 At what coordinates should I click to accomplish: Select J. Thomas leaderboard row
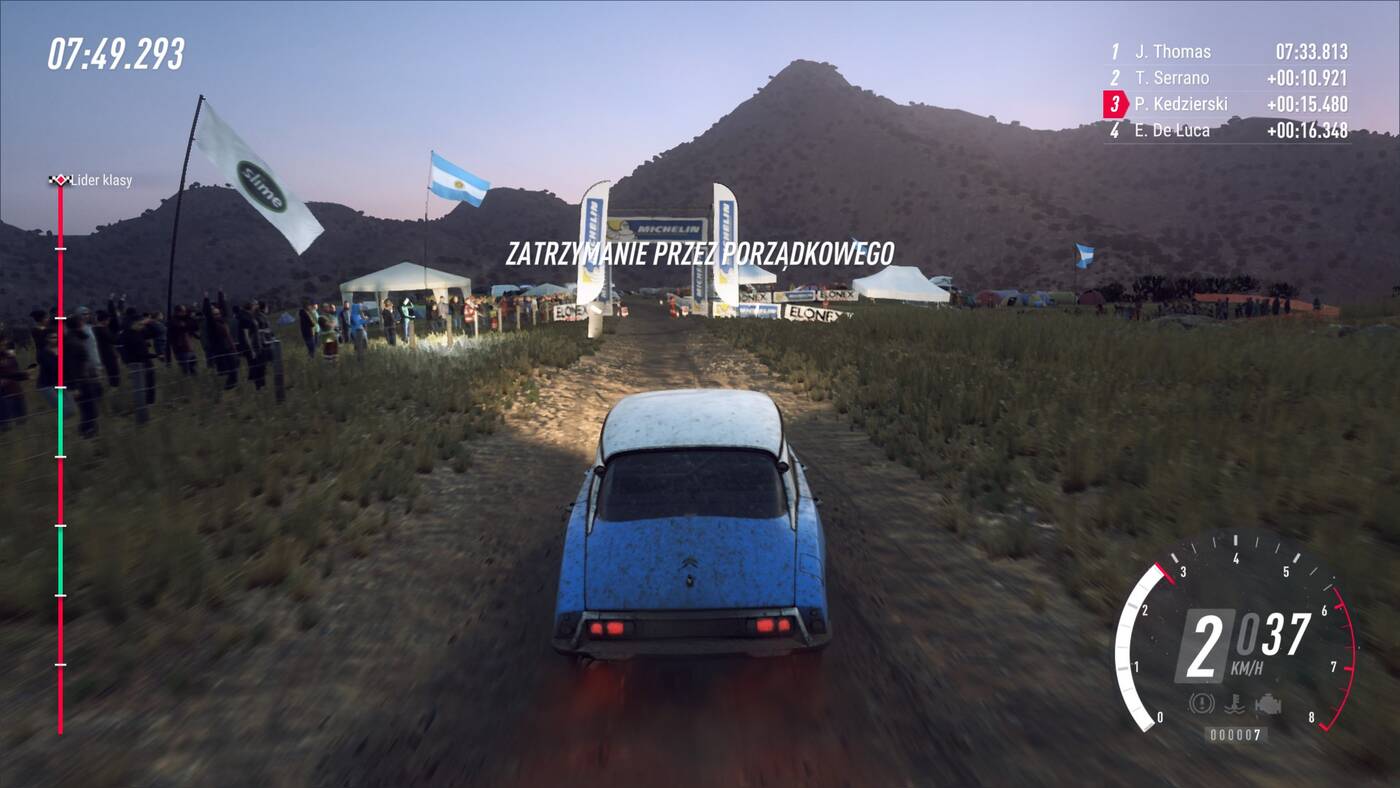click(x=1228, y=52)
